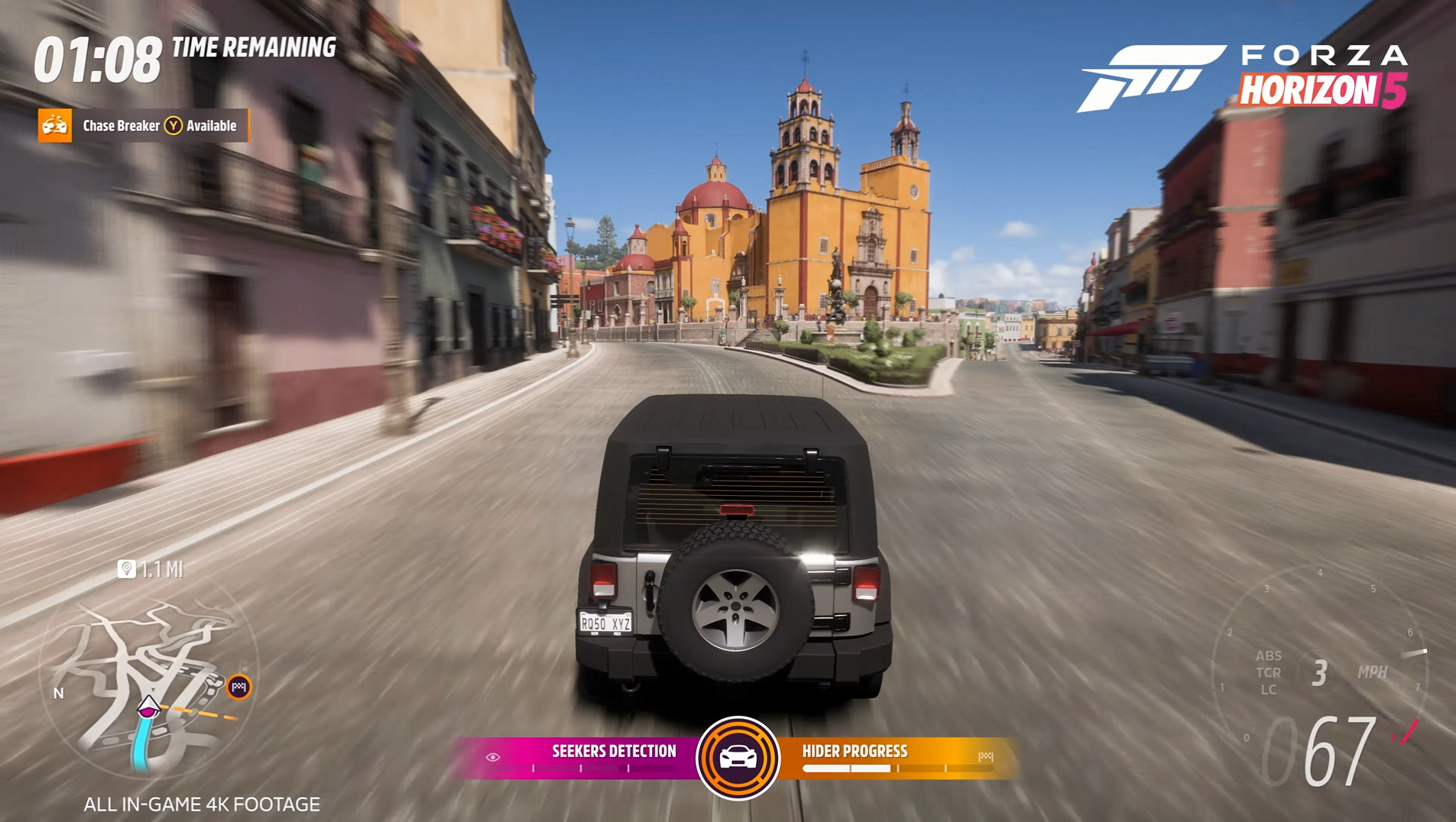Click the finish flag icon on Hider Progress
This screenshot has height=822, width=1456.
click(985, 757)
